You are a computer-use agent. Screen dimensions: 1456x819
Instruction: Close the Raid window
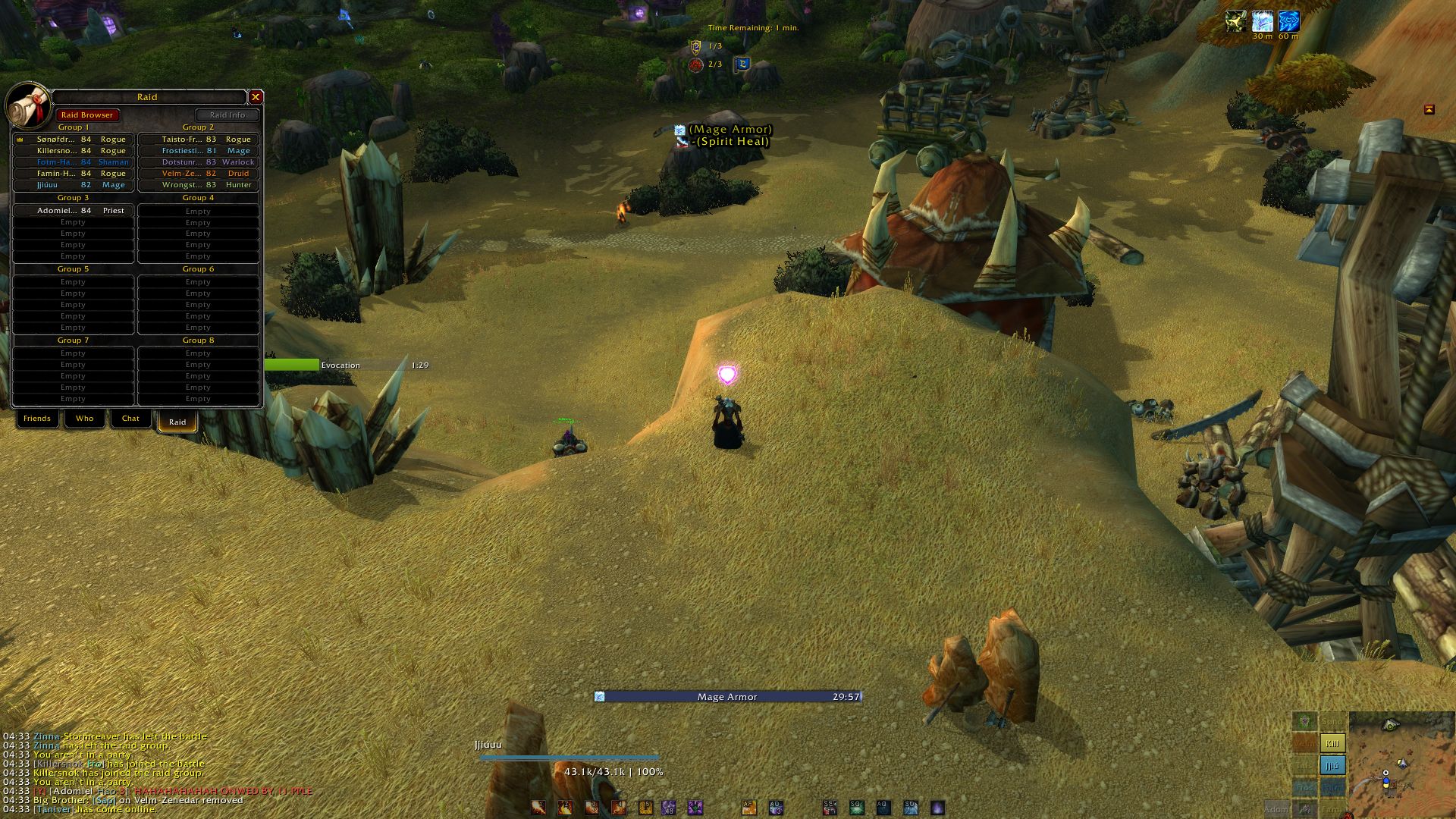click(x=256, y=97)
